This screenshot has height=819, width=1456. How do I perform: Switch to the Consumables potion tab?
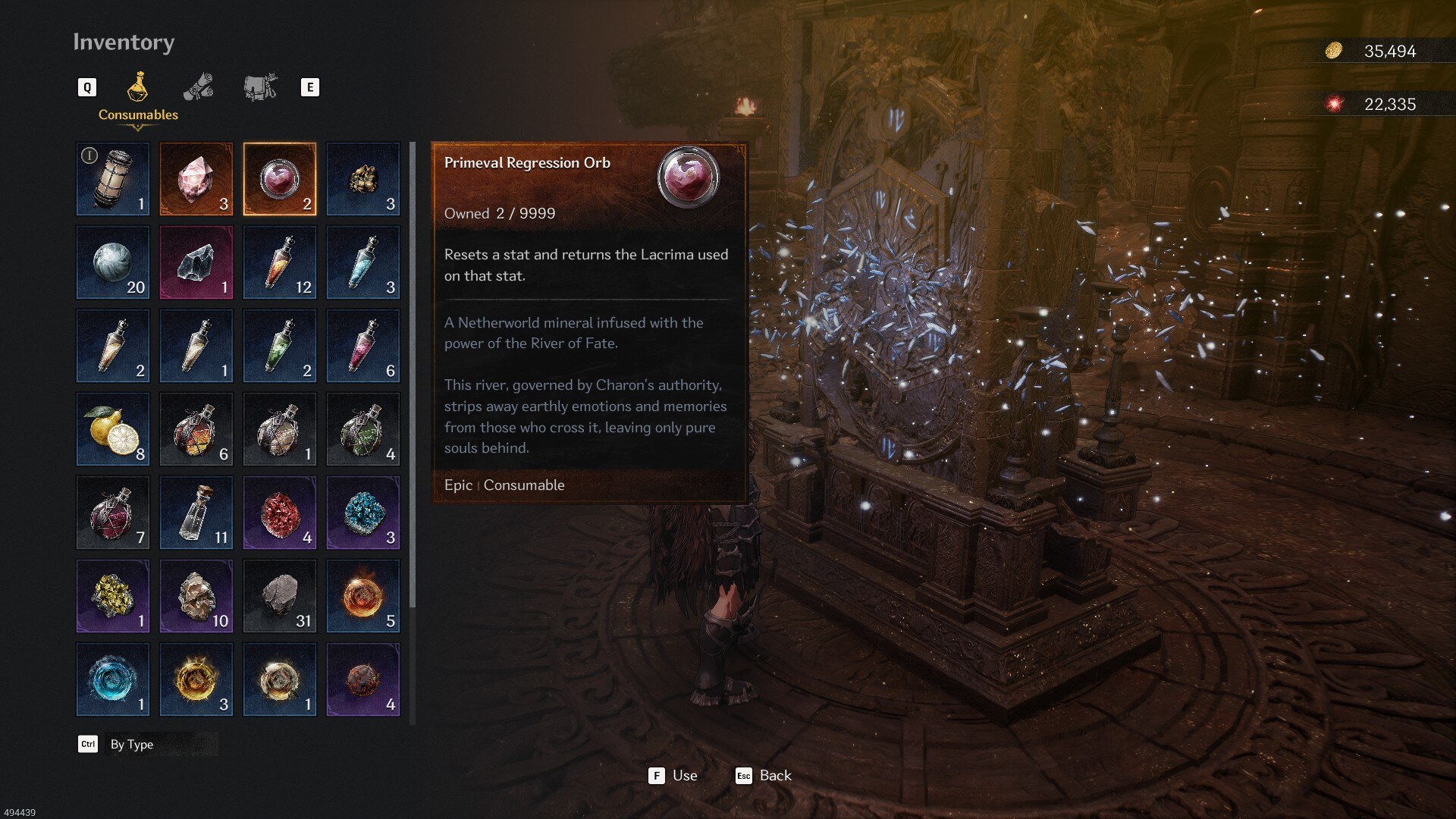coord(137,88)
